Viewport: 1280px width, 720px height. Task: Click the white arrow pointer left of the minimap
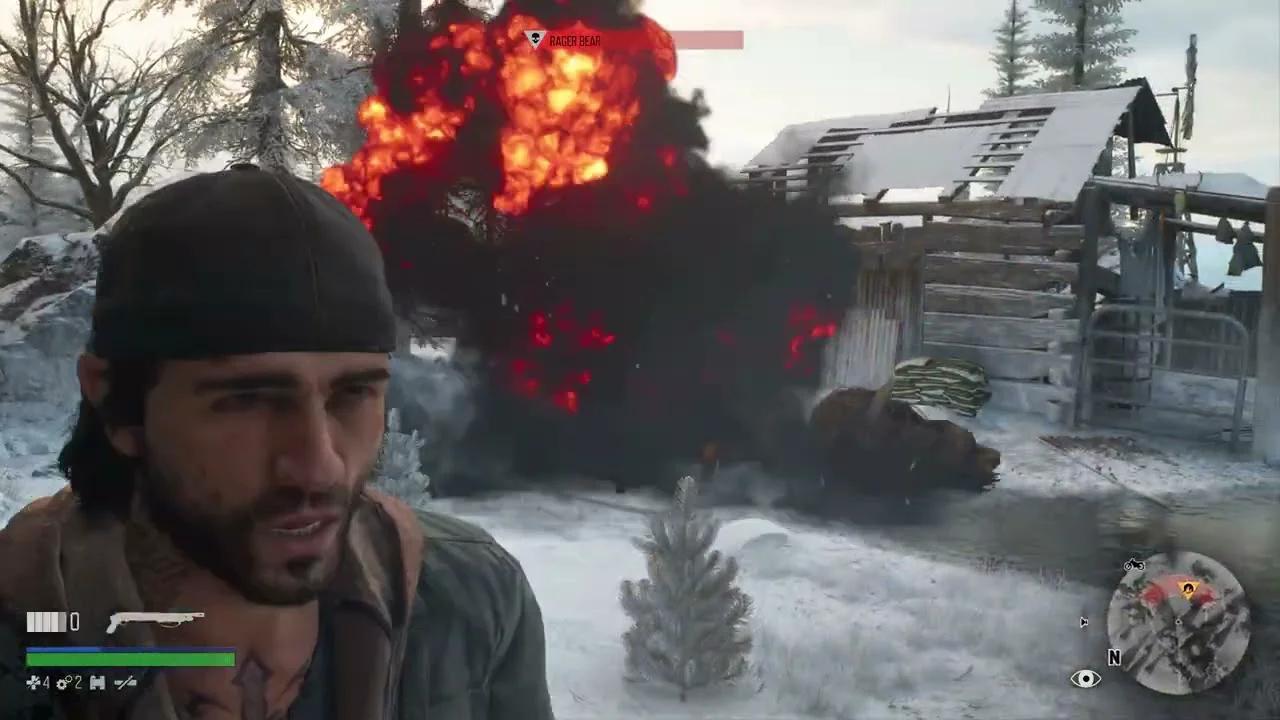1083,621
